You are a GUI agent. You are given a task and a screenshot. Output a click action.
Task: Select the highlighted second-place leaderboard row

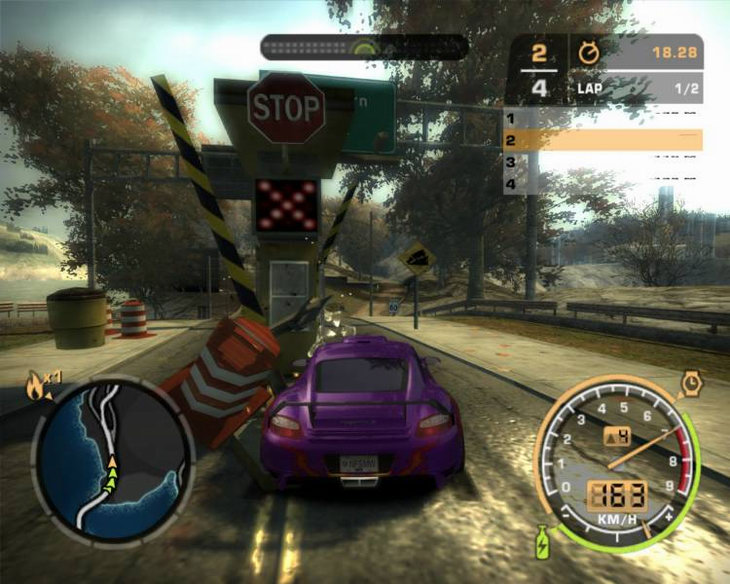(x=602, y=140)
